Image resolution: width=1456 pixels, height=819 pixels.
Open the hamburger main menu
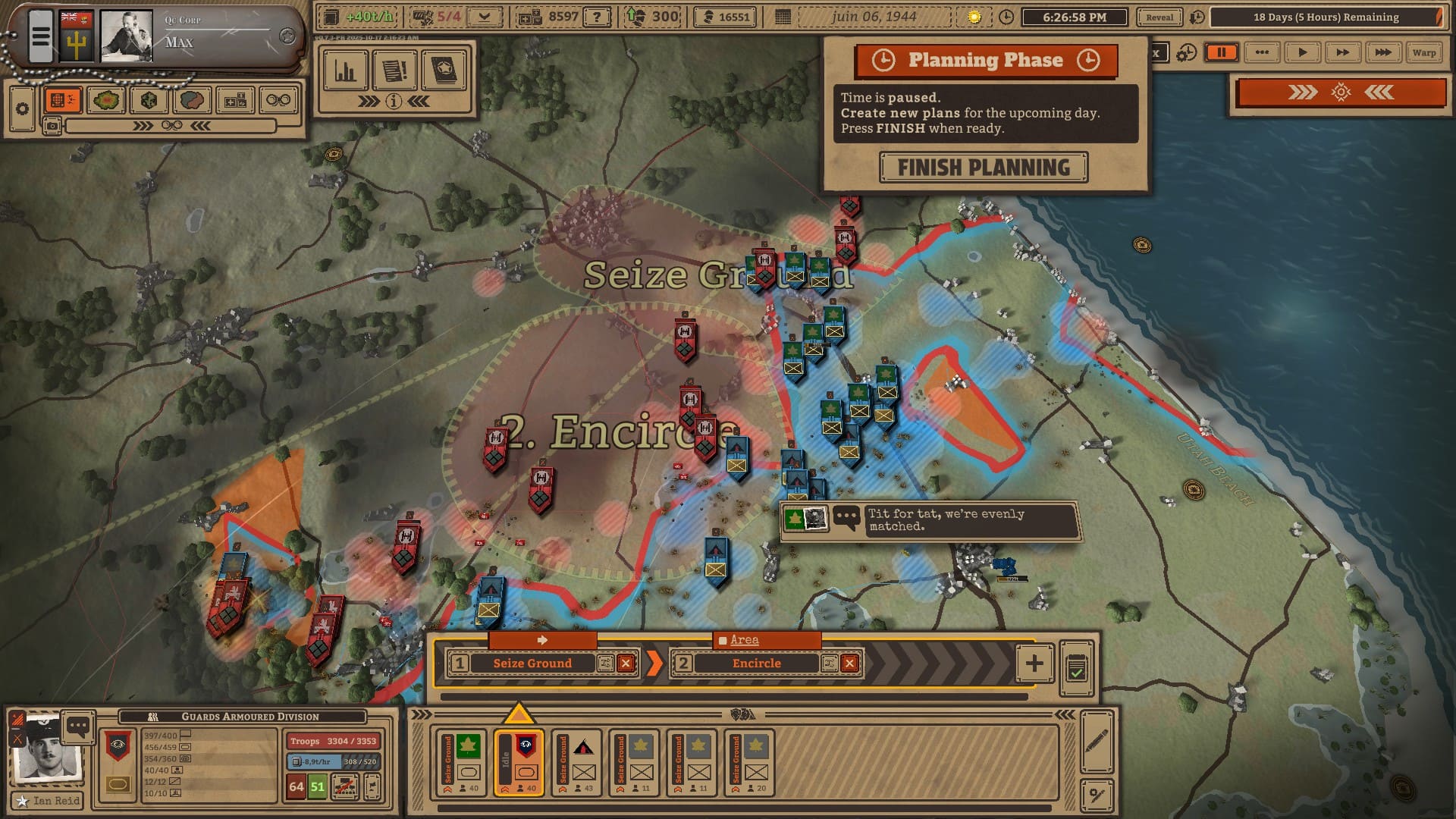[41, 36]
